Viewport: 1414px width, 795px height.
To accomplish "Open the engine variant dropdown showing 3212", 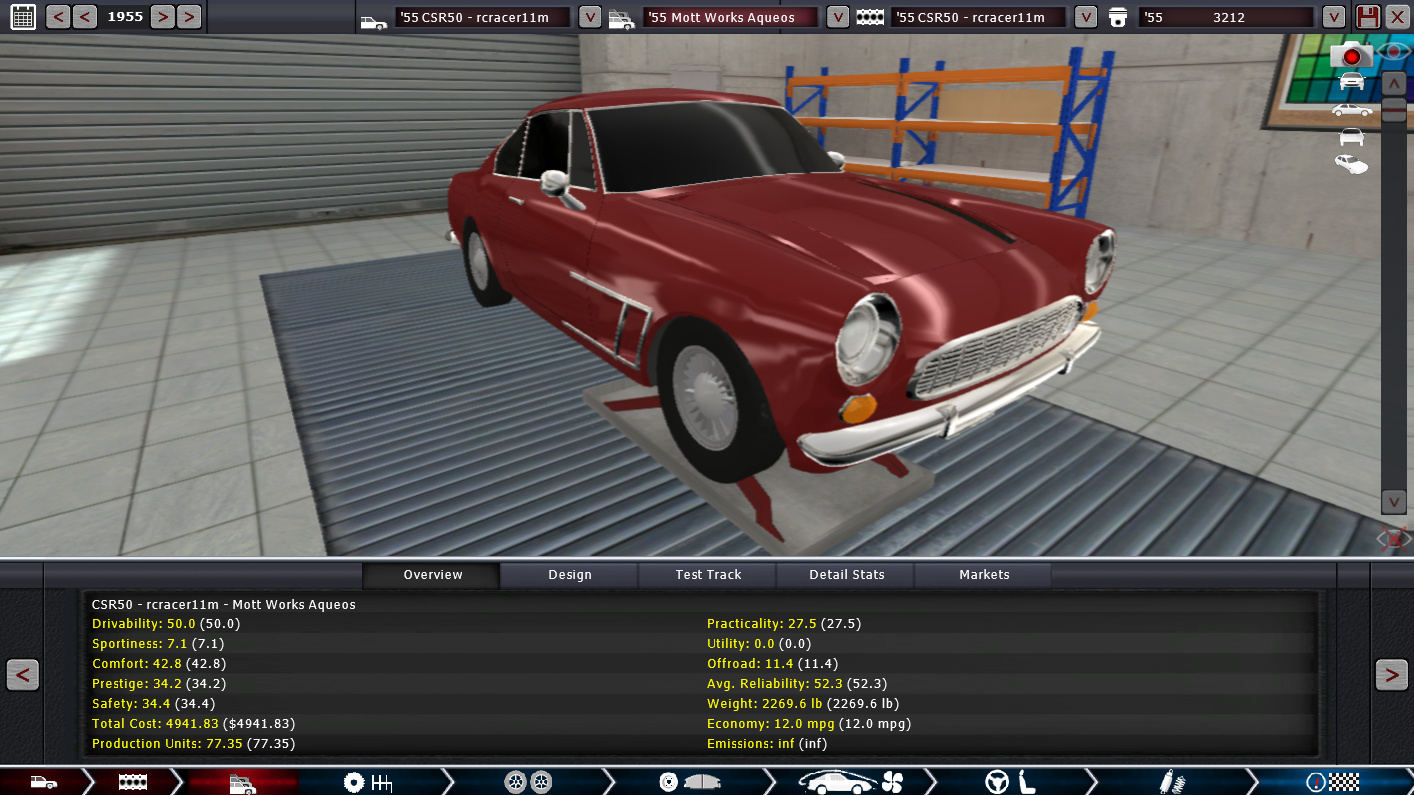I will pos(1333,17).
